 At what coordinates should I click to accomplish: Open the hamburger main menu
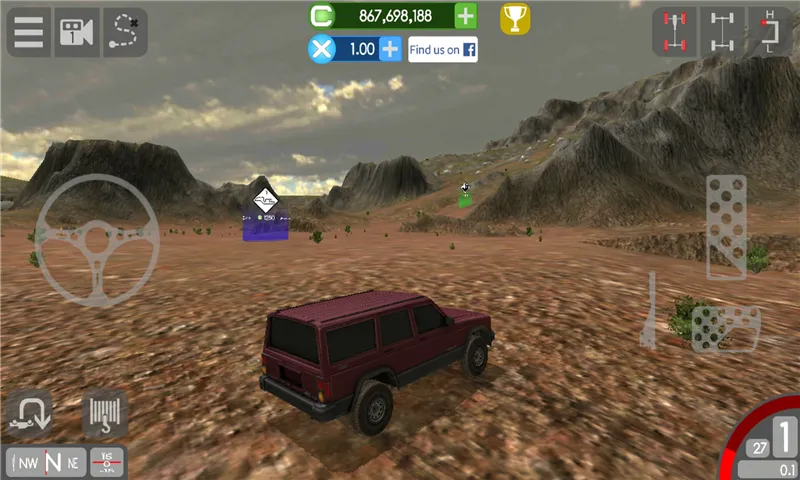coord(29,31)
